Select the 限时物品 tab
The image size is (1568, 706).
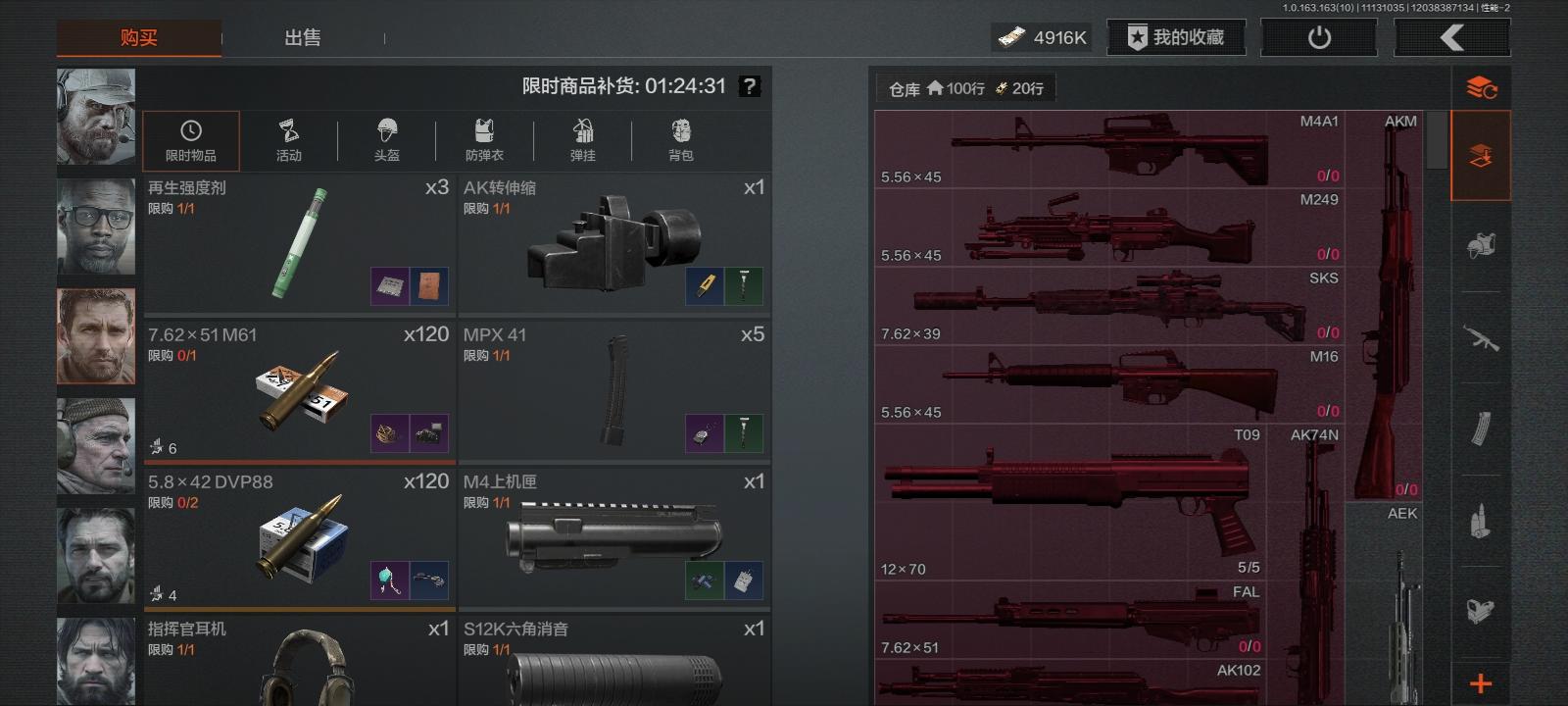[191, 140]
